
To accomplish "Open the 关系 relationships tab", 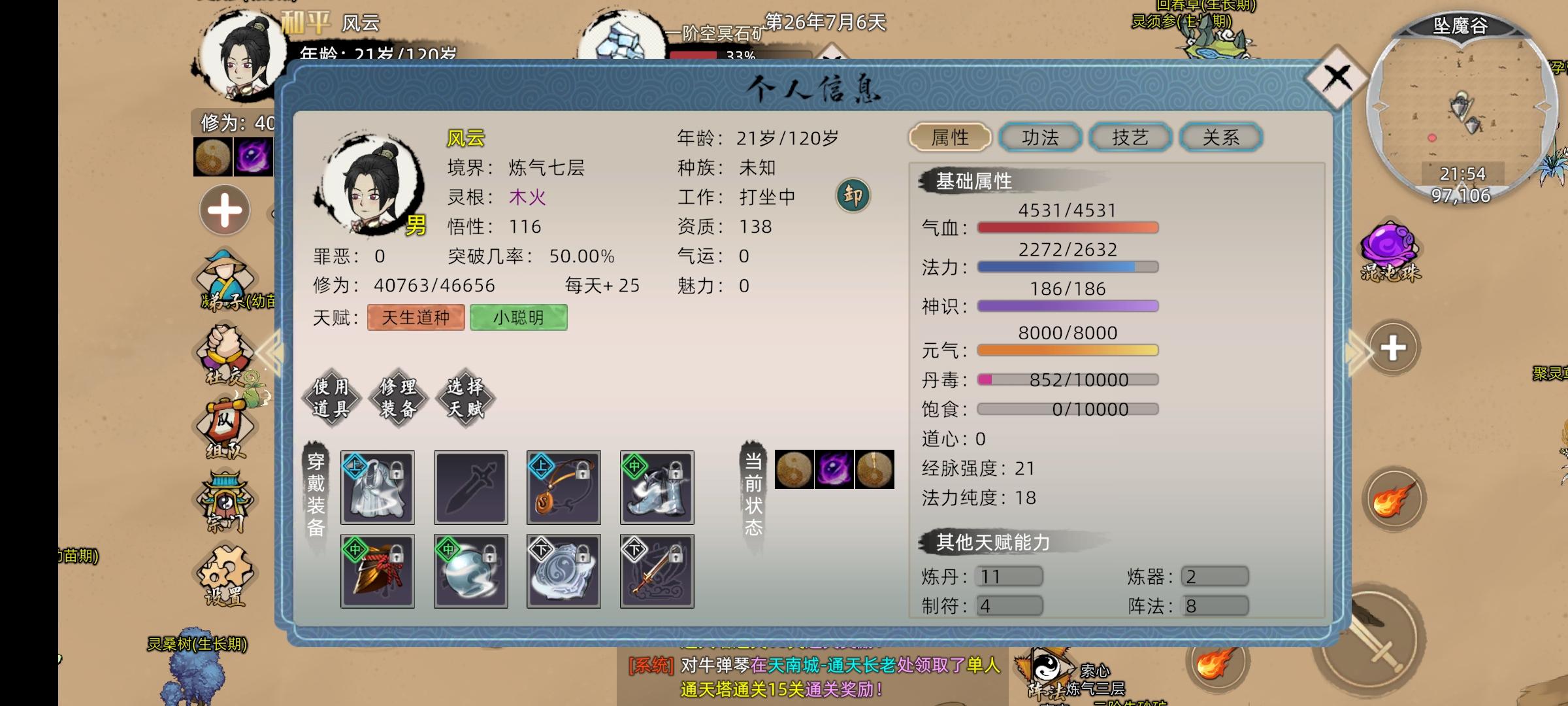I will 1220,137.
